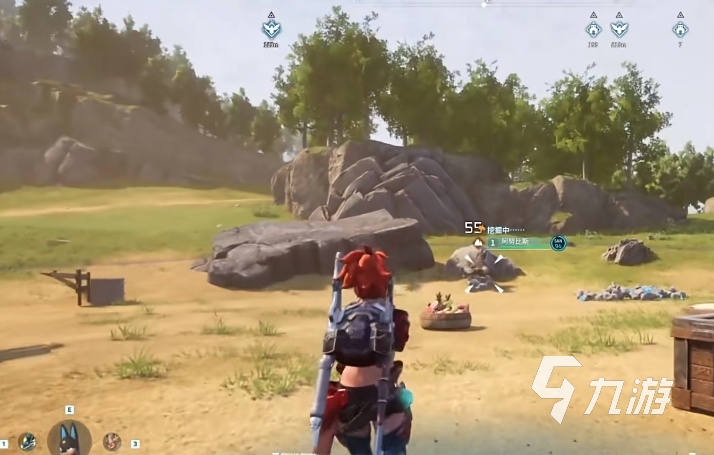Switch to the blue-green pal in slot 1
The height and width of the screenshot is (455, 714).
(27, 441)
